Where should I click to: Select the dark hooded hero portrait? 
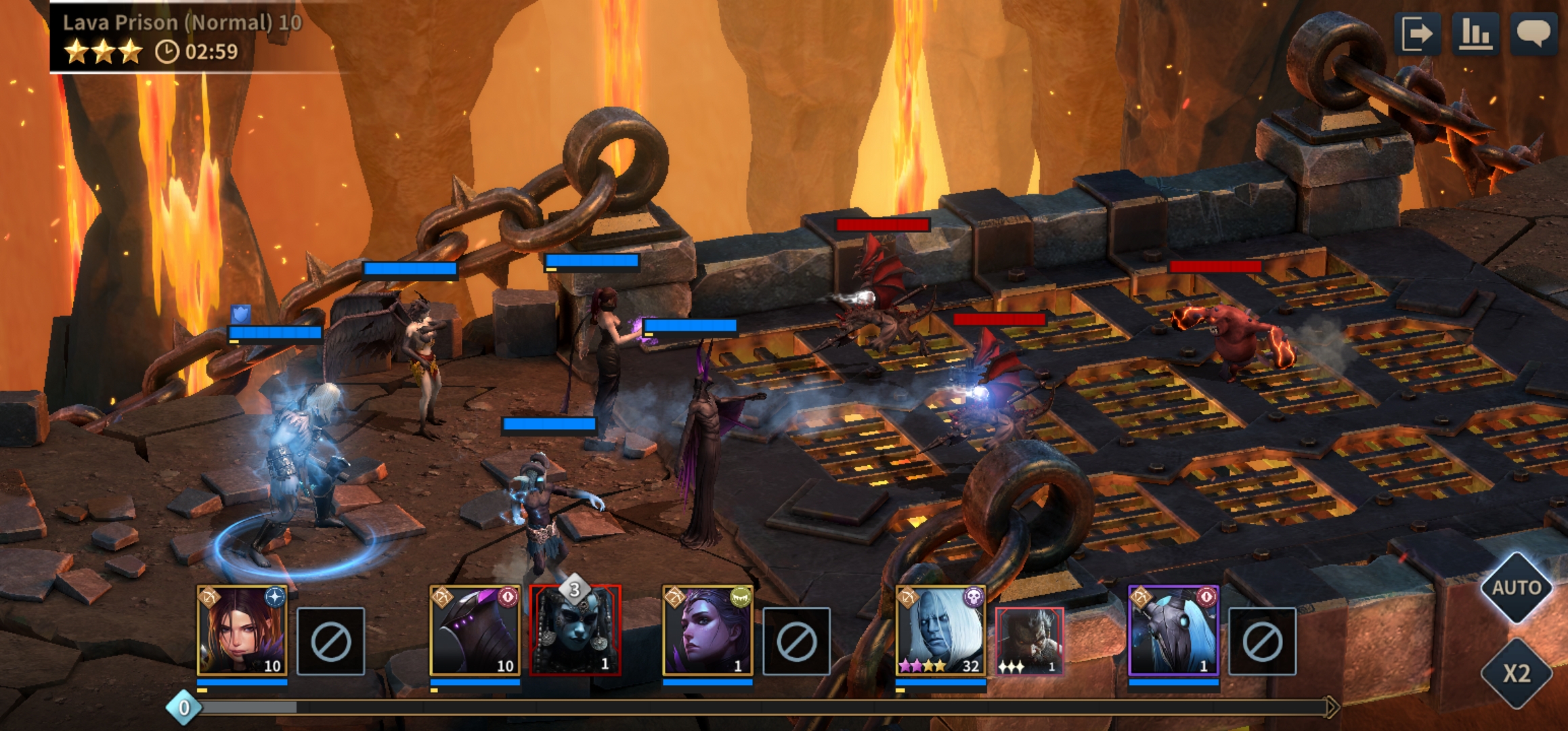(475, 631)
